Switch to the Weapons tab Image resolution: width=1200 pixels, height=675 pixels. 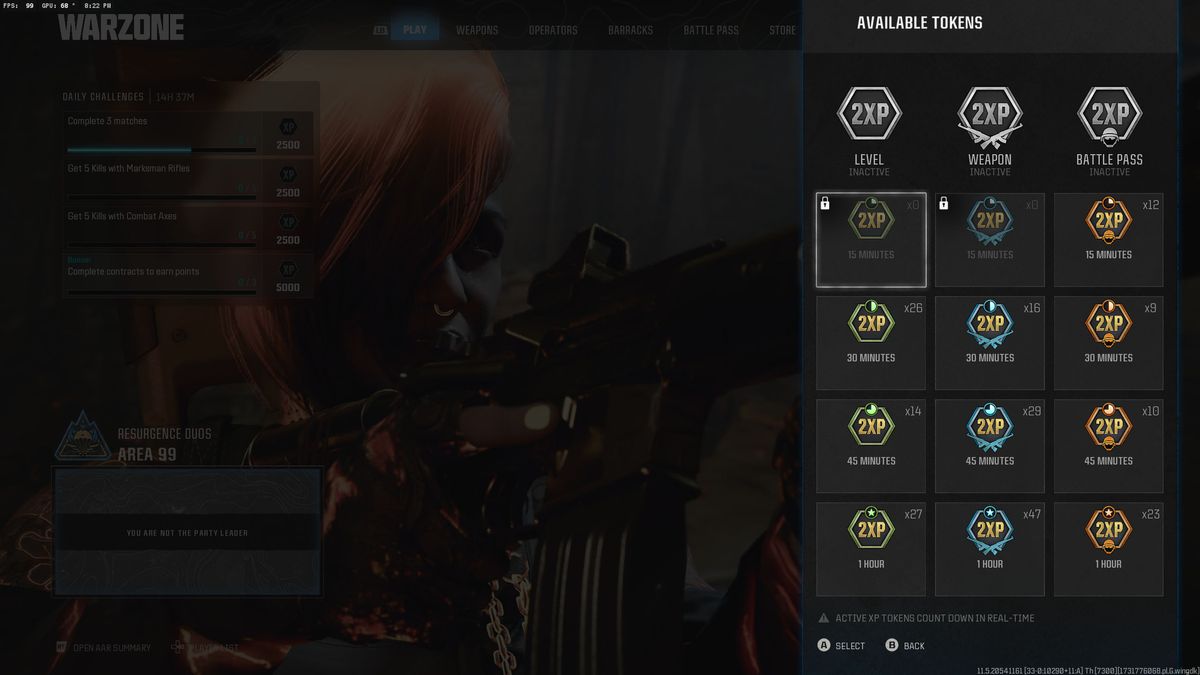tap(477, 30)
